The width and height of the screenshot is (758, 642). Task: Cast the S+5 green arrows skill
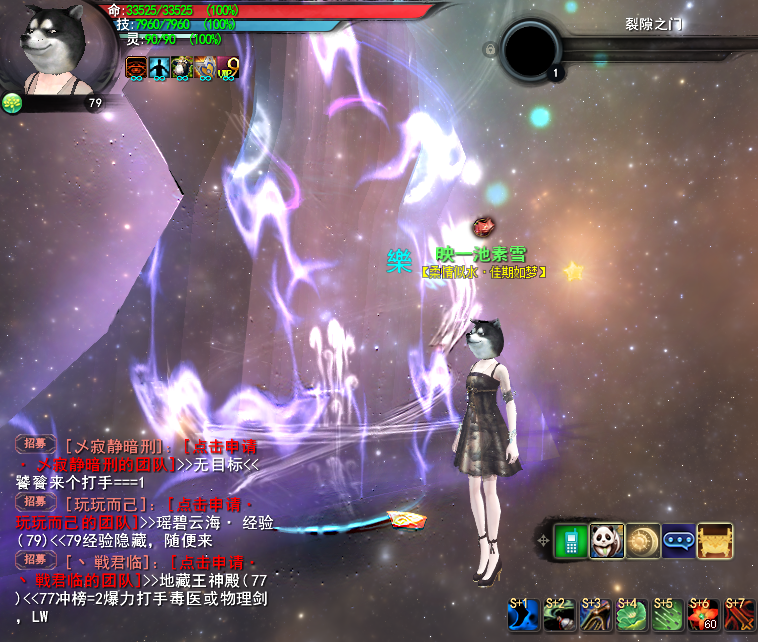coord(668,615)
